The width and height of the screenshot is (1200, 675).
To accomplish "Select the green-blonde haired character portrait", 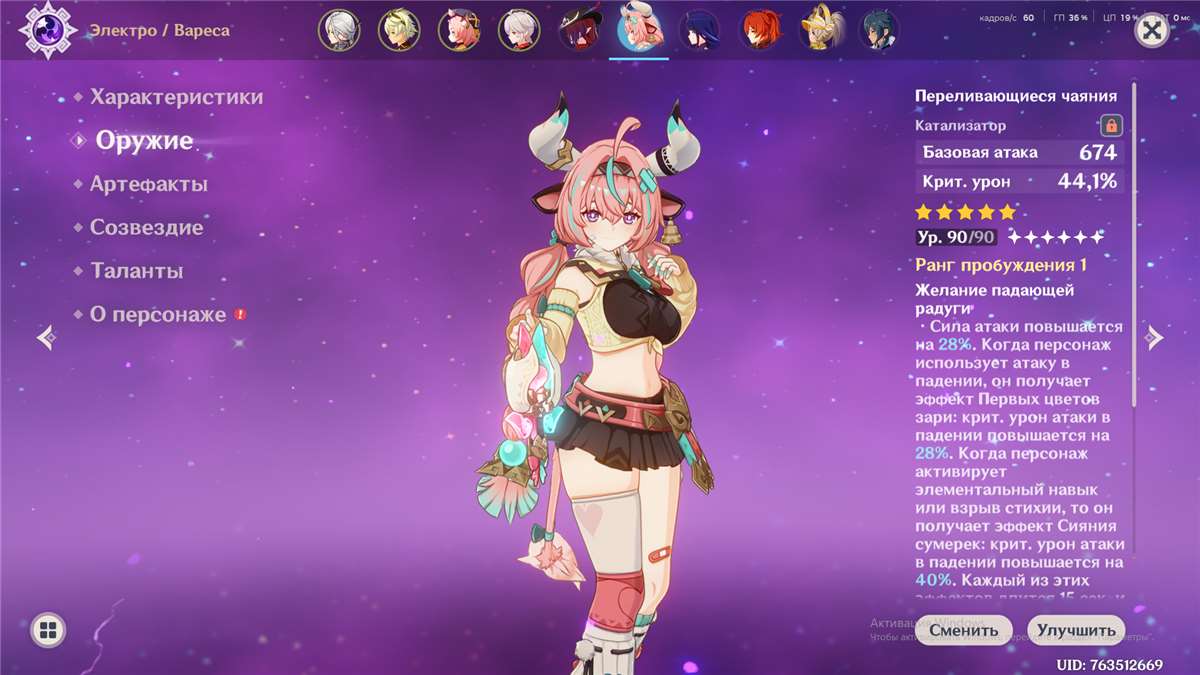I will click(x=398, y=30).
